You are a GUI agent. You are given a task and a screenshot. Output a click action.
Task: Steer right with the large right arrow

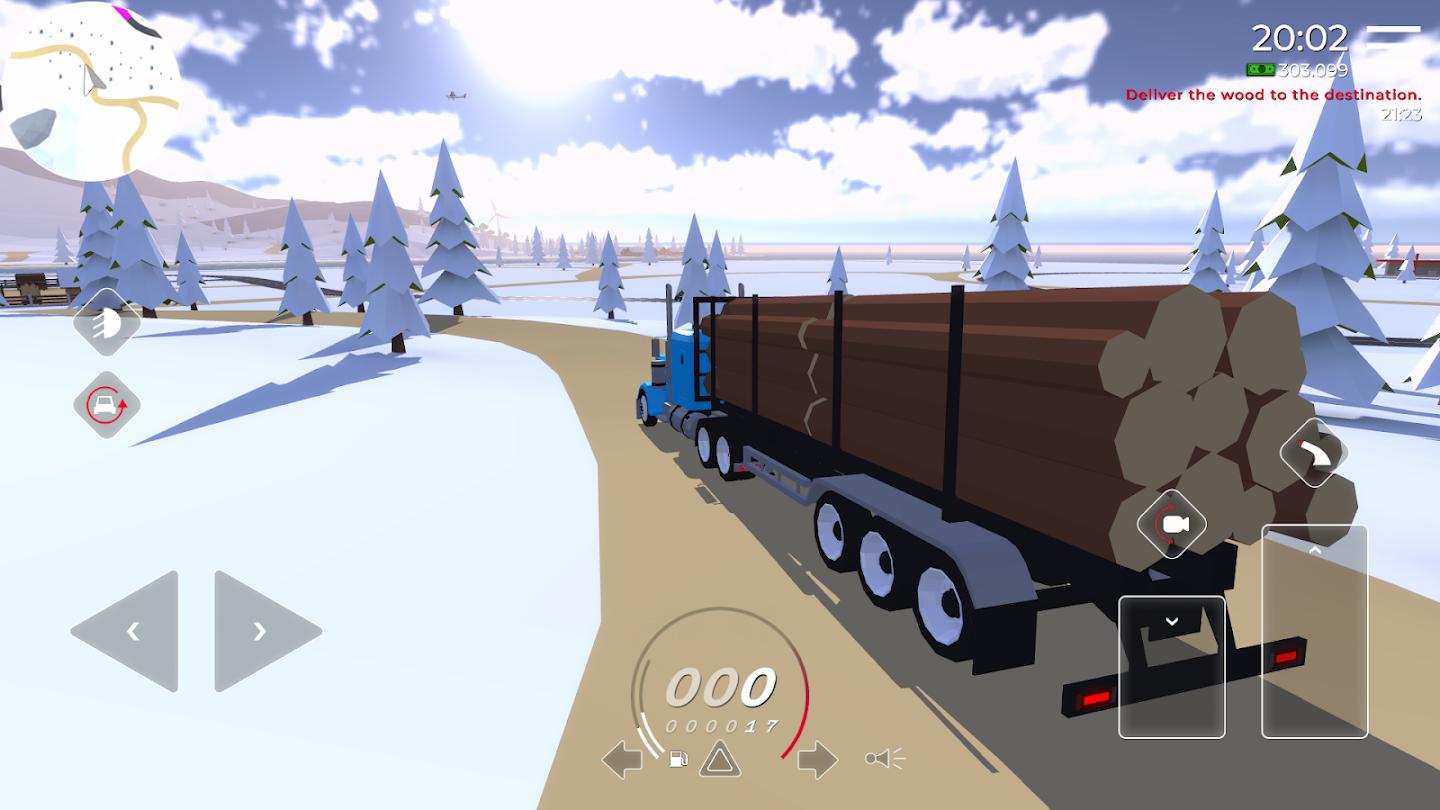pos(265,631)
